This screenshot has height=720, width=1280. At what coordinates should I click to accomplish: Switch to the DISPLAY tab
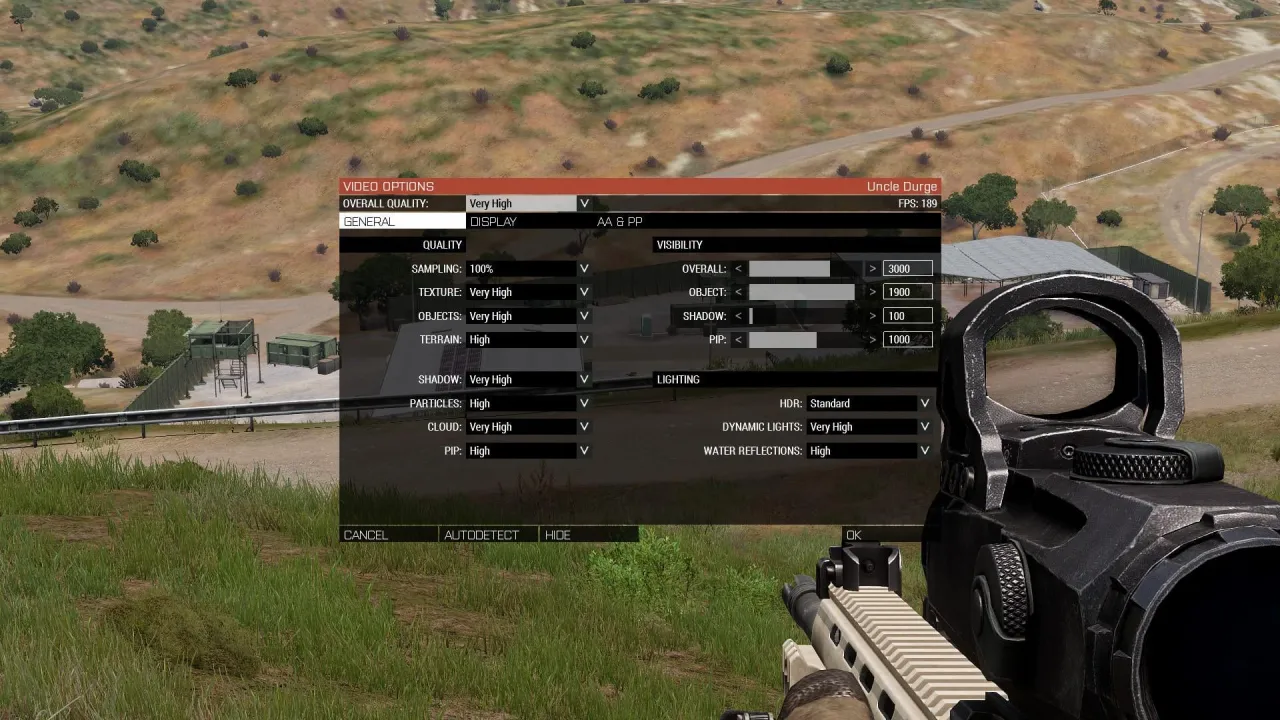click(x=493, y=221)
